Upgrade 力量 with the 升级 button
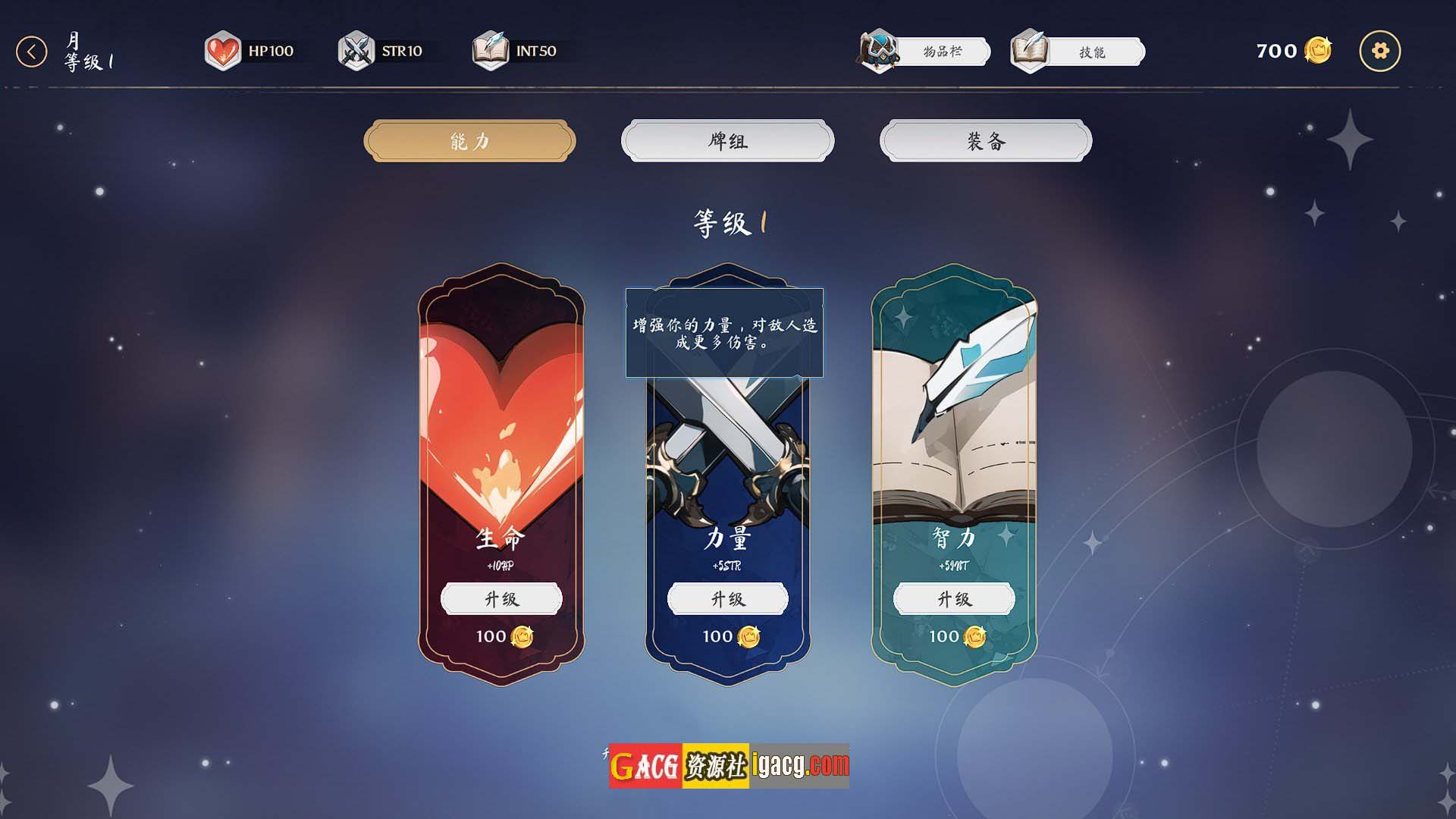 [x=727, y=599]
